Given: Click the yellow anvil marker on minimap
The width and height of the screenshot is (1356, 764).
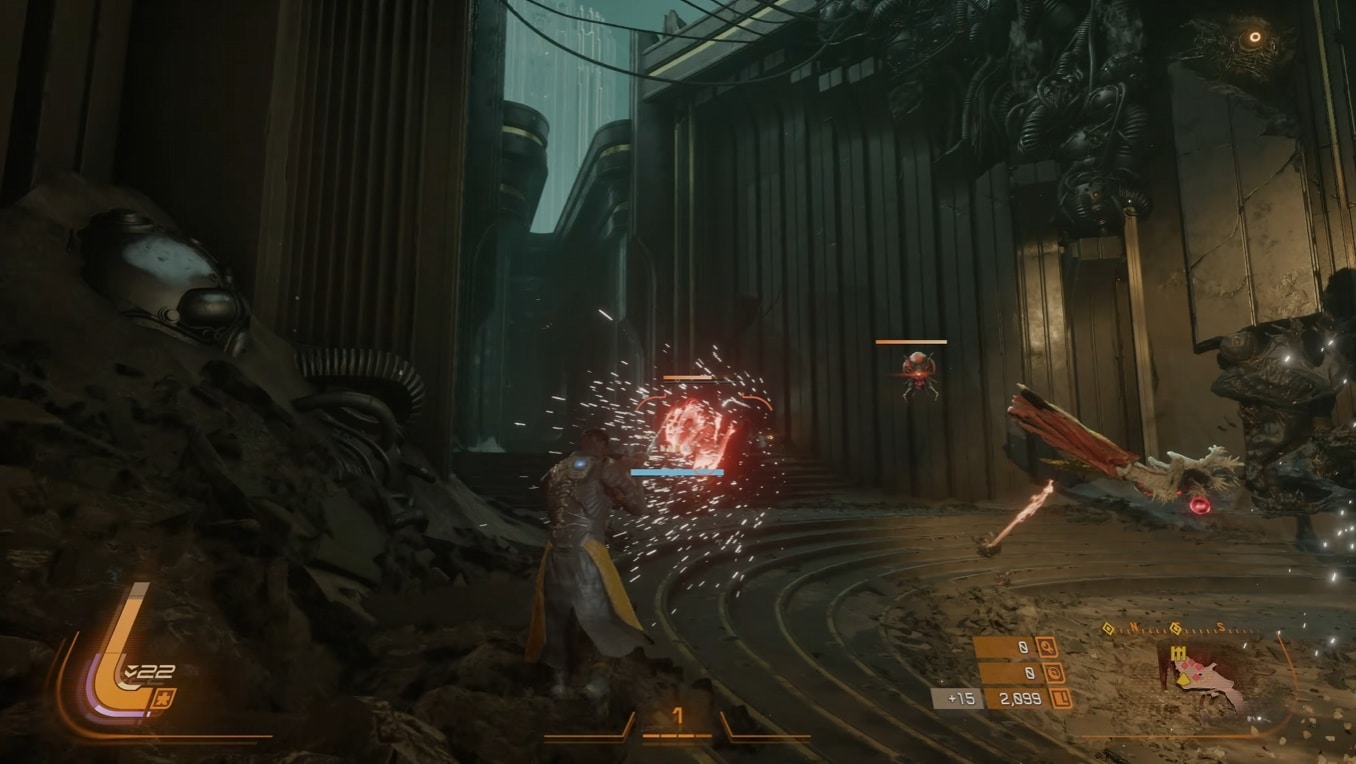Looking at the screenshot, I should (1177, 653).
